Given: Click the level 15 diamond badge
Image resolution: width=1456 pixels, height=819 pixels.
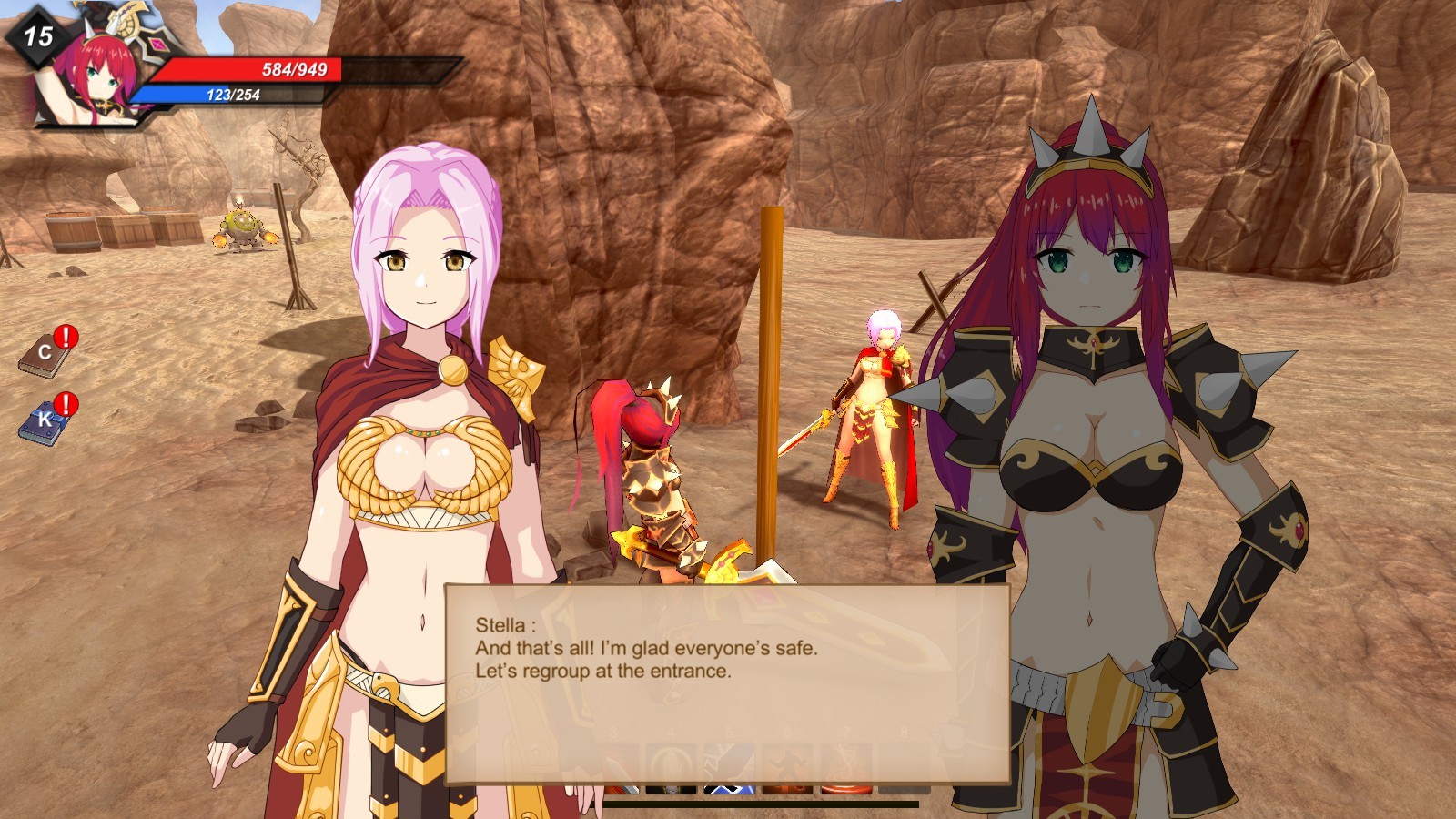Looking at the screenshot, I should pos(35,38).
